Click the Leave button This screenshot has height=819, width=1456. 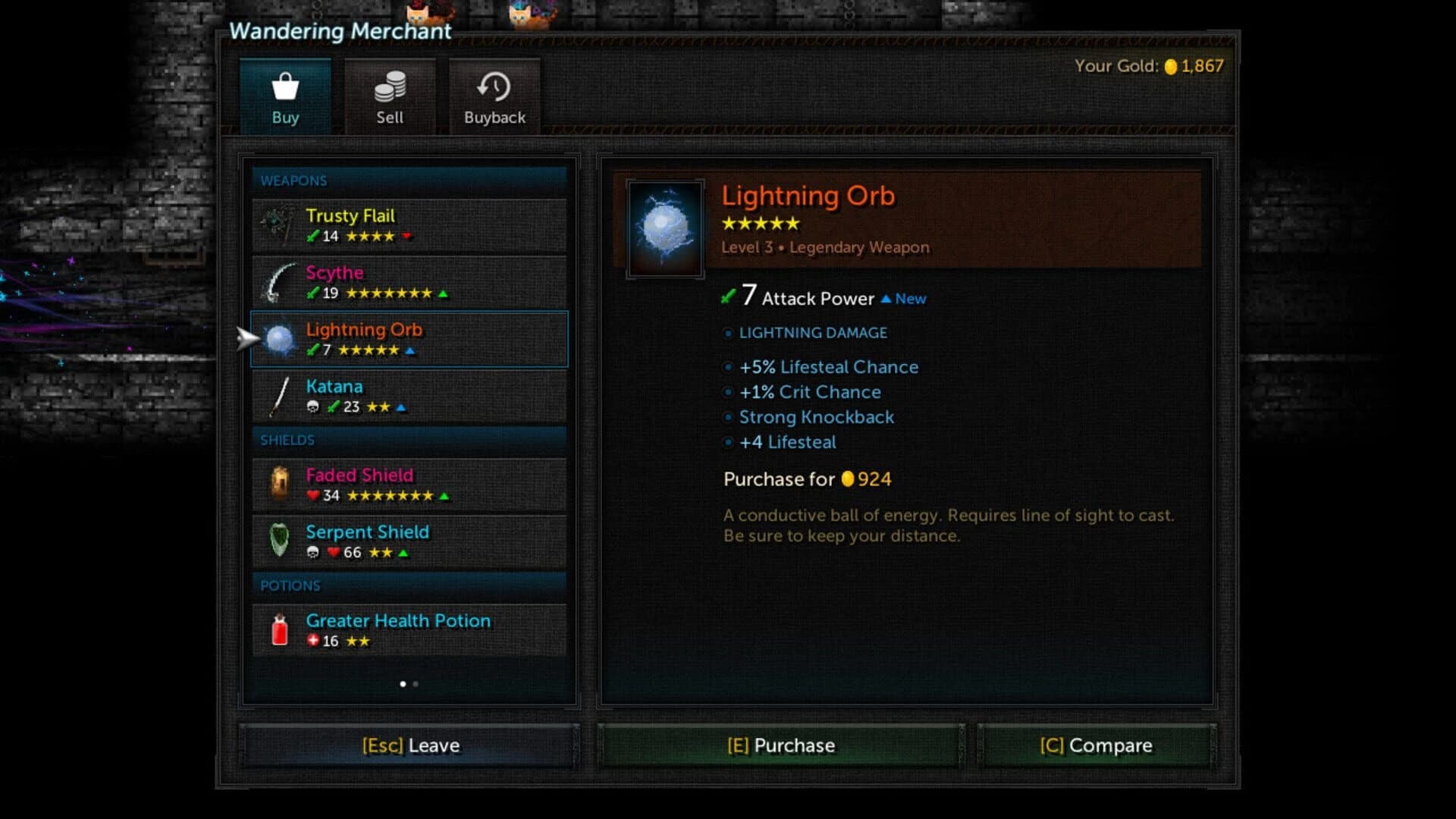(409, 745)
